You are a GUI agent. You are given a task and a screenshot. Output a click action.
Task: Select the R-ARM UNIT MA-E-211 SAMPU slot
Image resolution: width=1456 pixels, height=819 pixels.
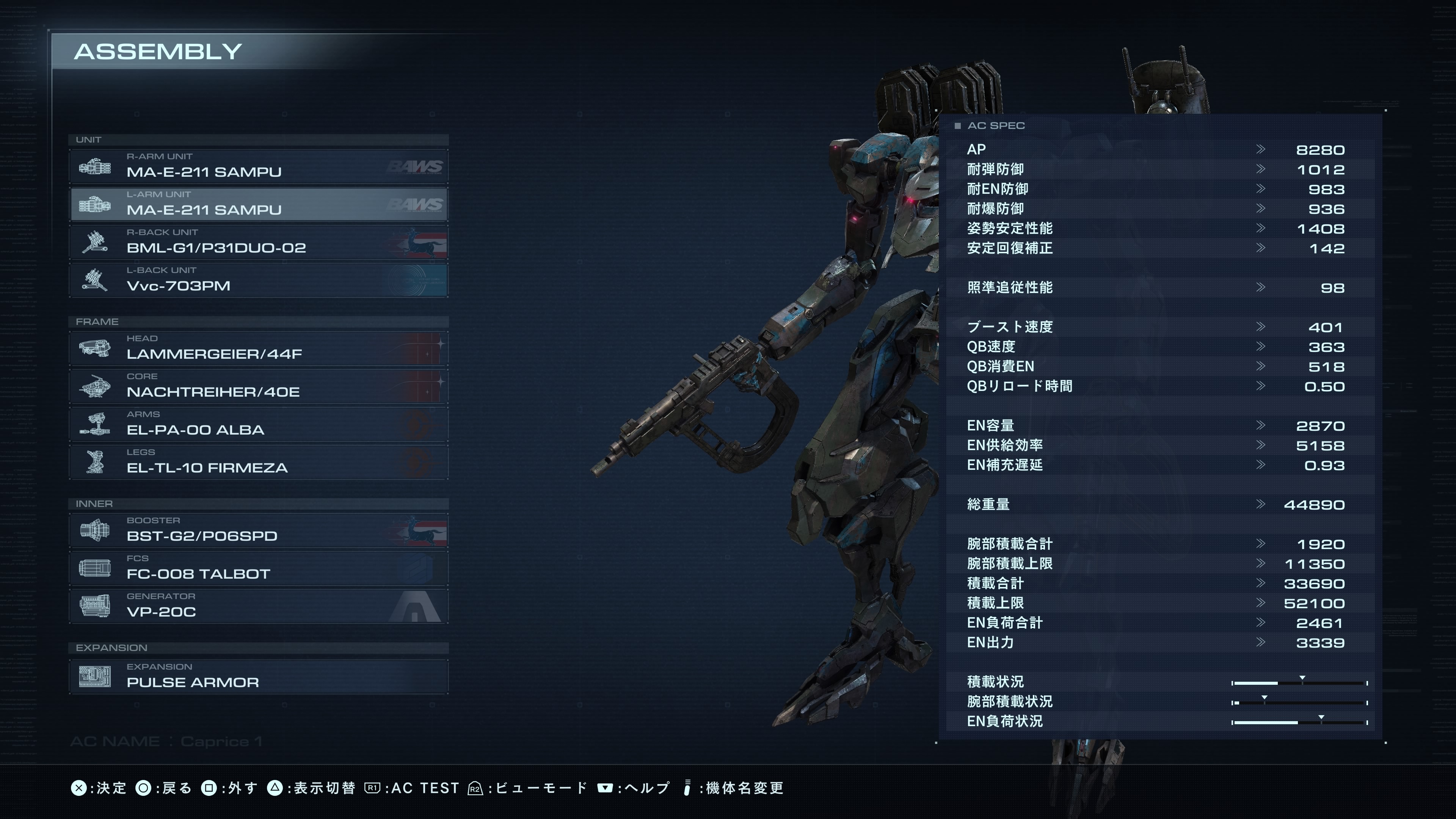click(x=258, y=166)
